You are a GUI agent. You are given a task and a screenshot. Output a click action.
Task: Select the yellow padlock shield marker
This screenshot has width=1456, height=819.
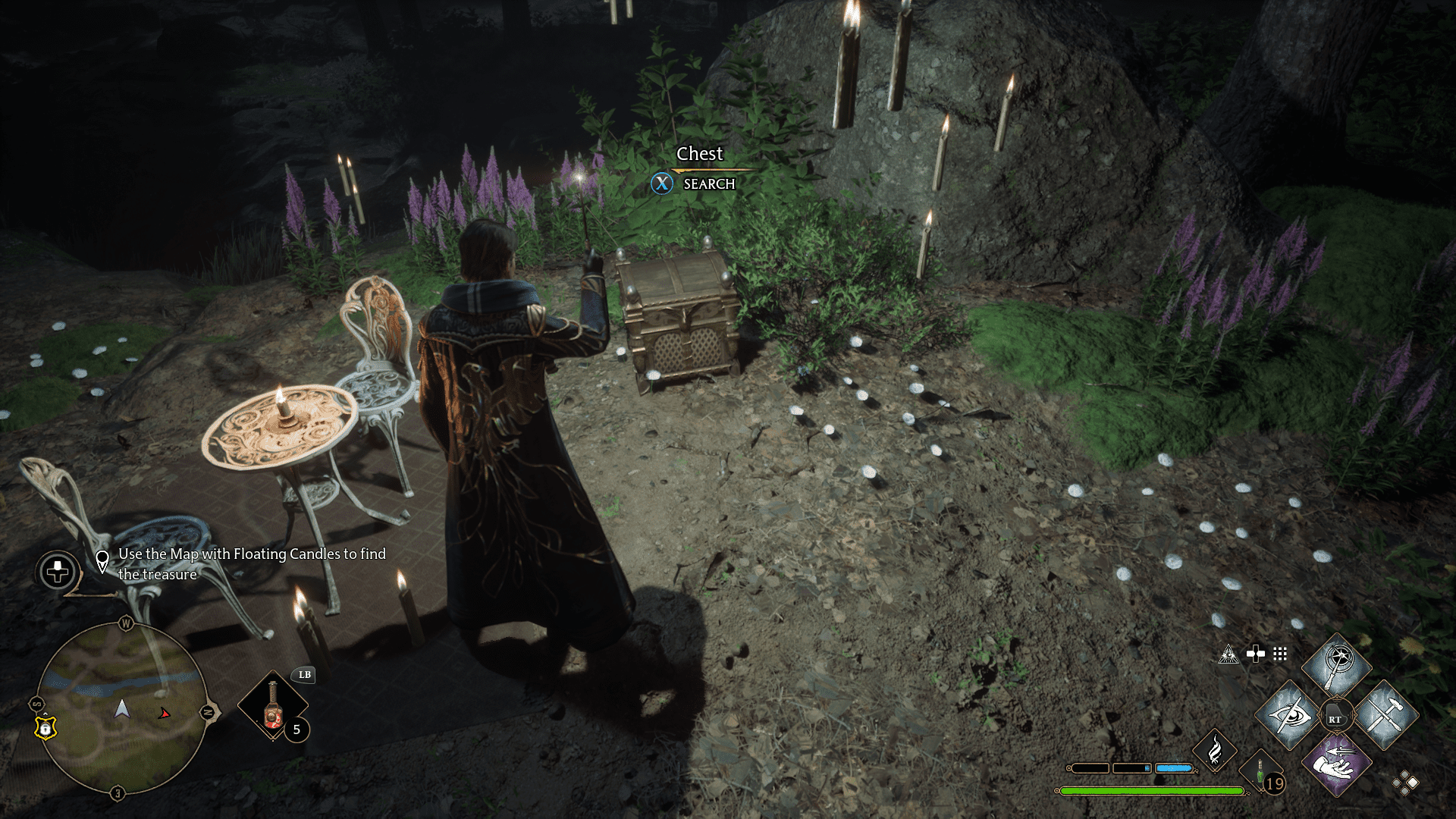click(x=45, y=727)
